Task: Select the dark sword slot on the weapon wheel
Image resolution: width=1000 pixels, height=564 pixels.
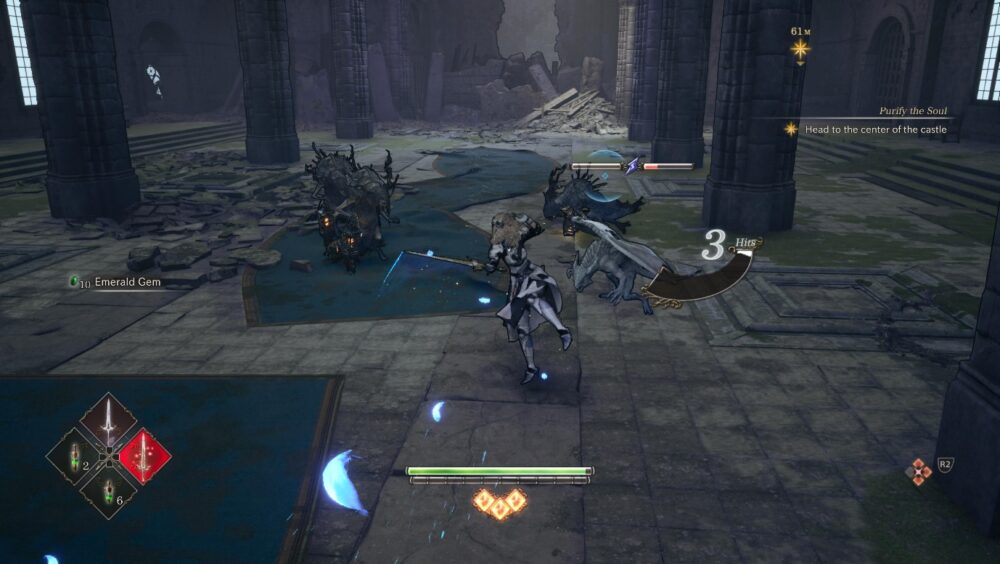Action: tap(108, 420)
